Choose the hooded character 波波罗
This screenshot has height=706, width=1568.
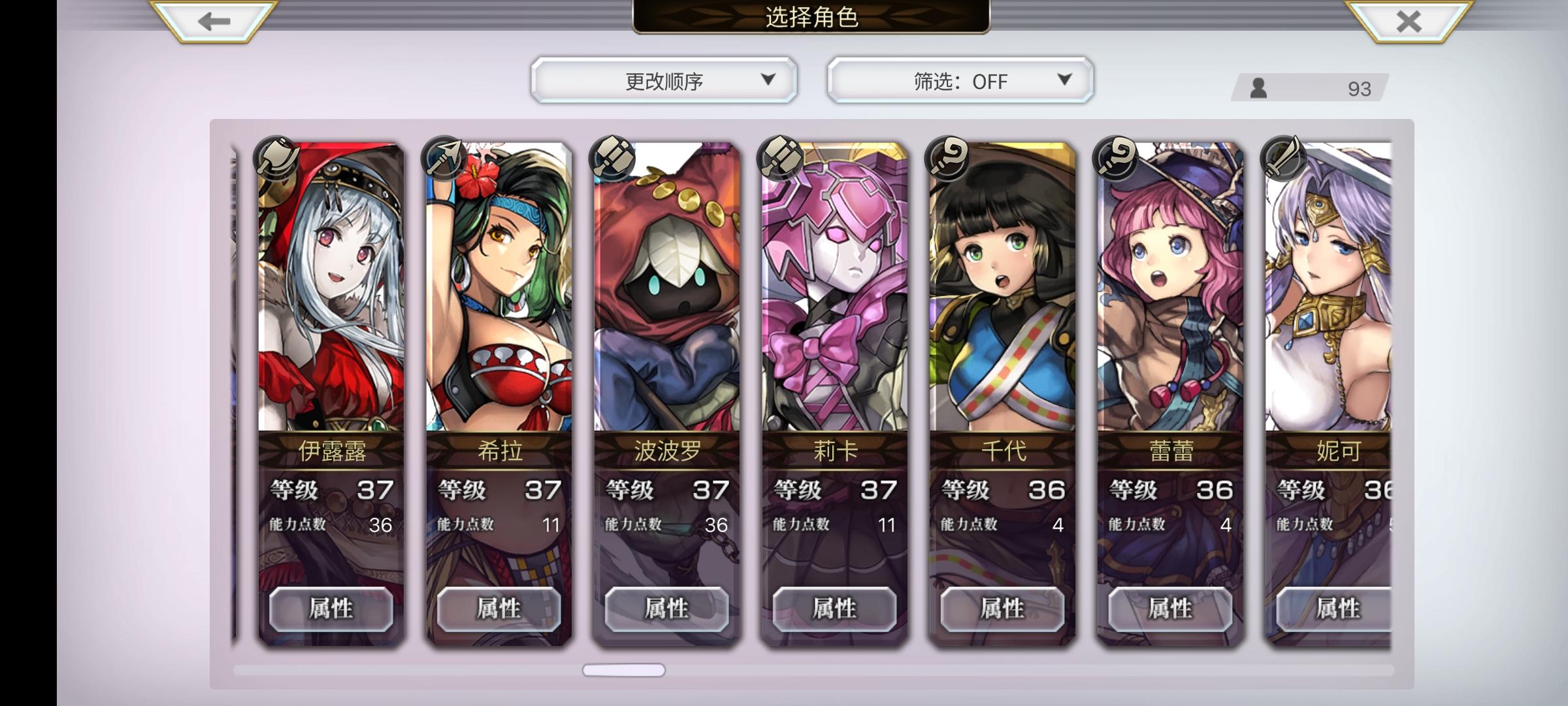pyautogui.click(x=666, y=294)
